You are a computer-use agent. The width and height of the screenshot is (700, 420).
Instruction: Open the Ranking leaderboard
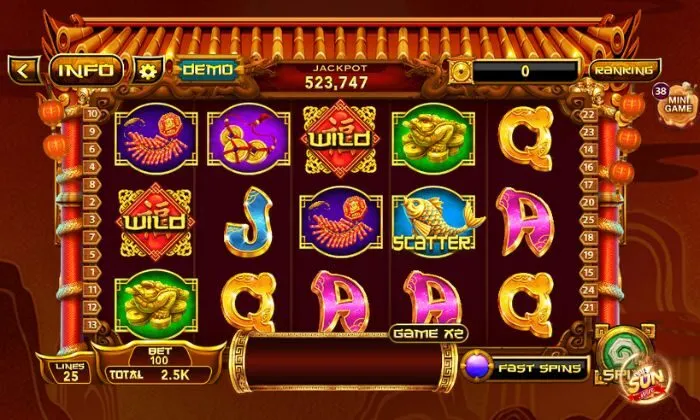pyautogui.click(x=623, y=70)
